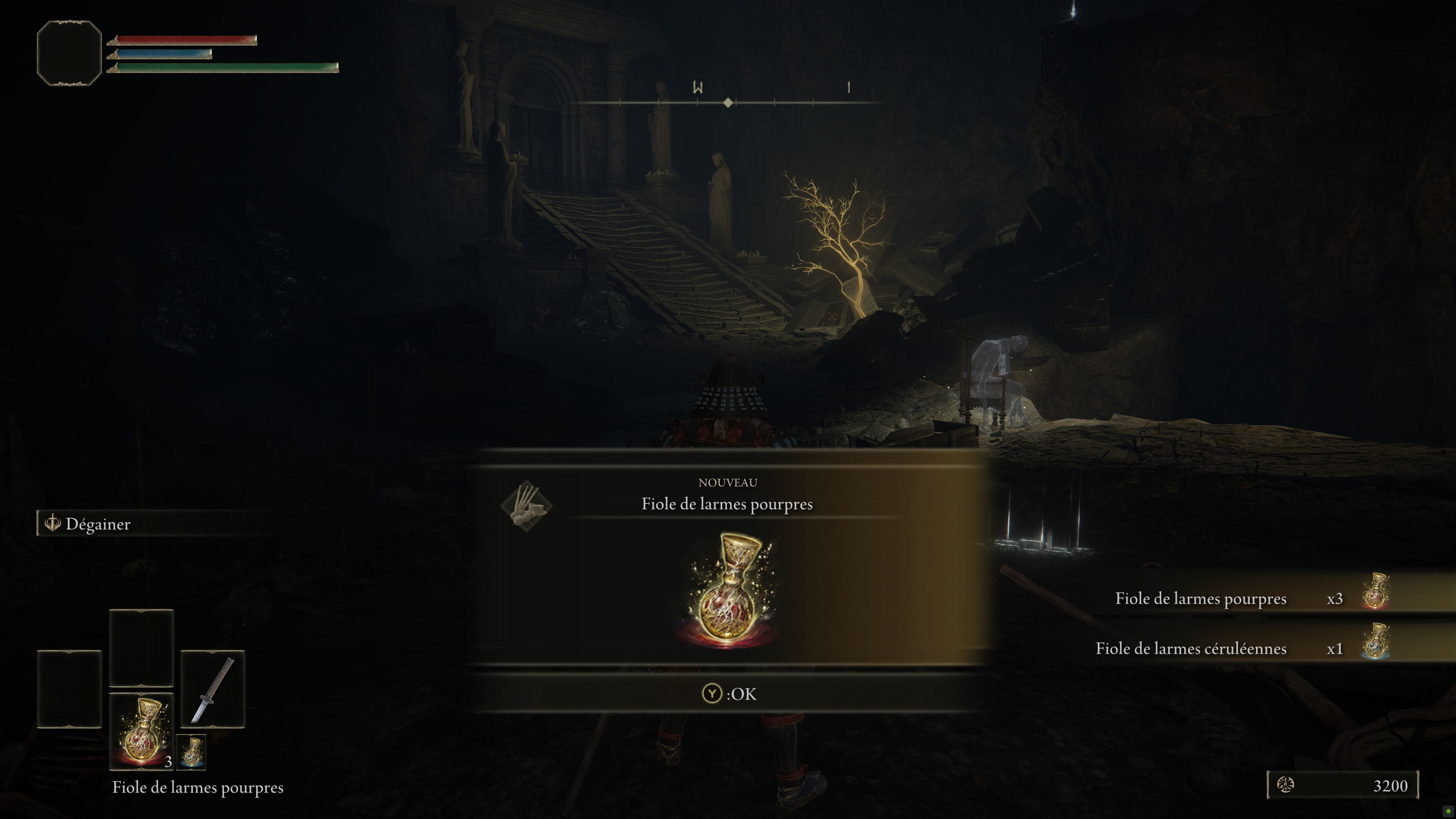Confirm the new item popup with OK
1456x819 pixels.
click(728, 693)
